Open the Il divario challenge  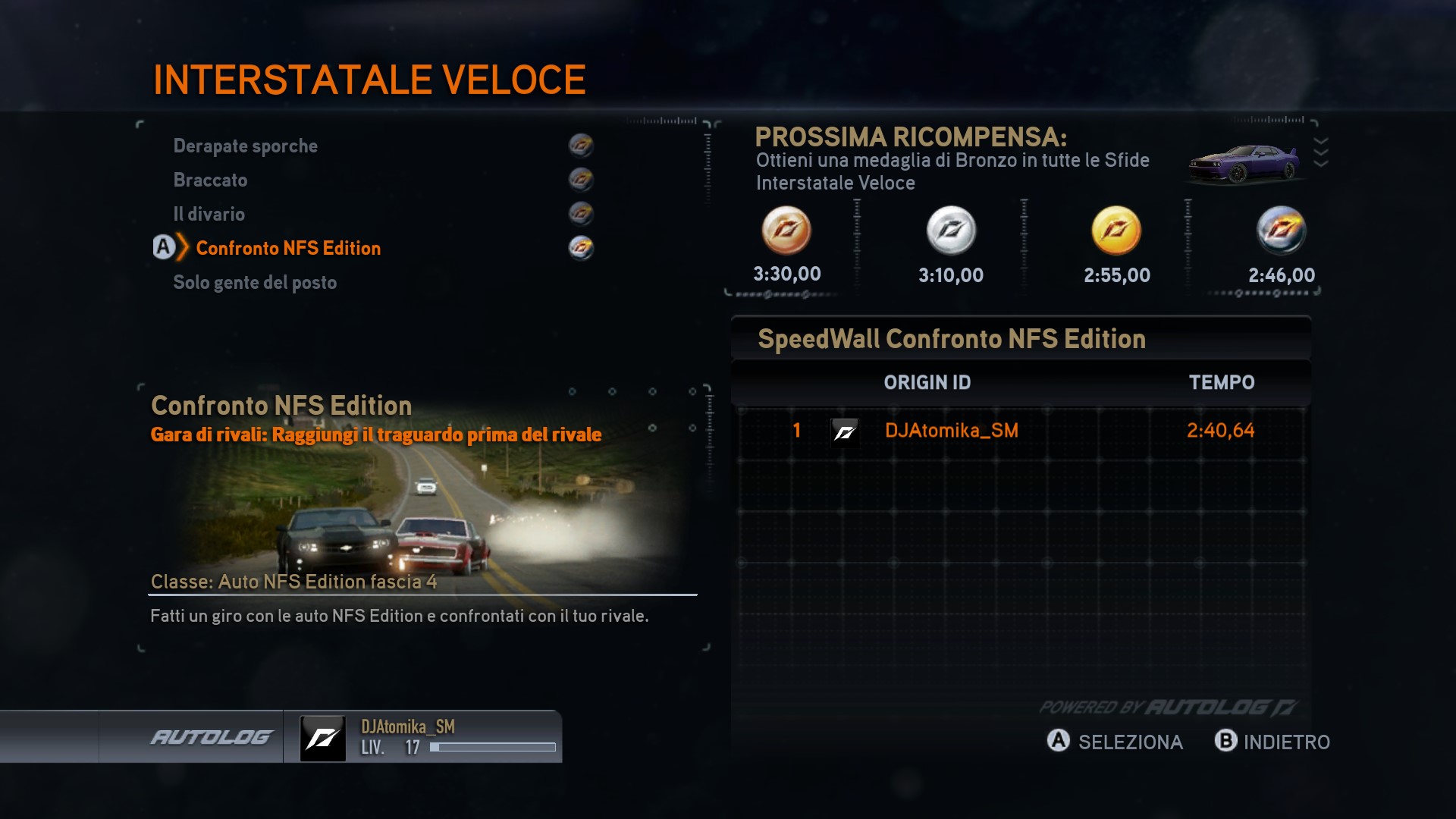click(x=209, y=214)
